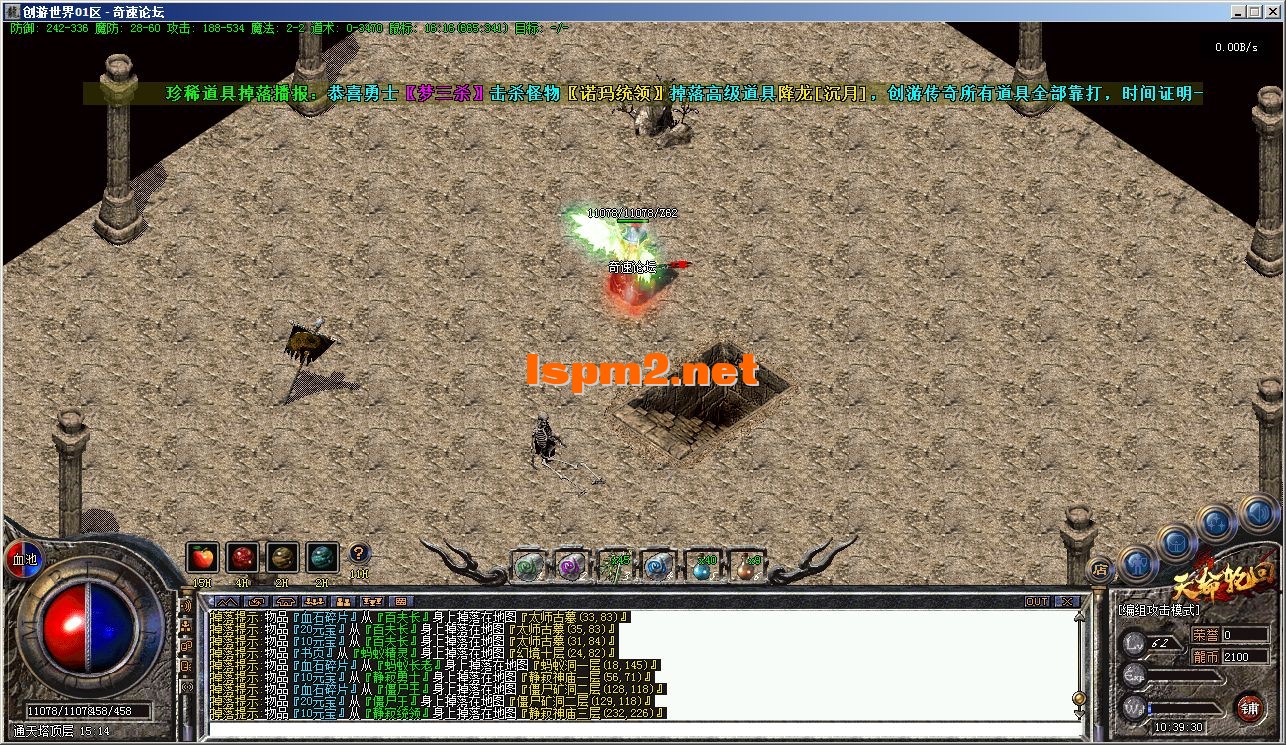The height and width of the screenshot is (745, 1286).
Task: Click the red gem buff icon
Action: tap(242, 558)
